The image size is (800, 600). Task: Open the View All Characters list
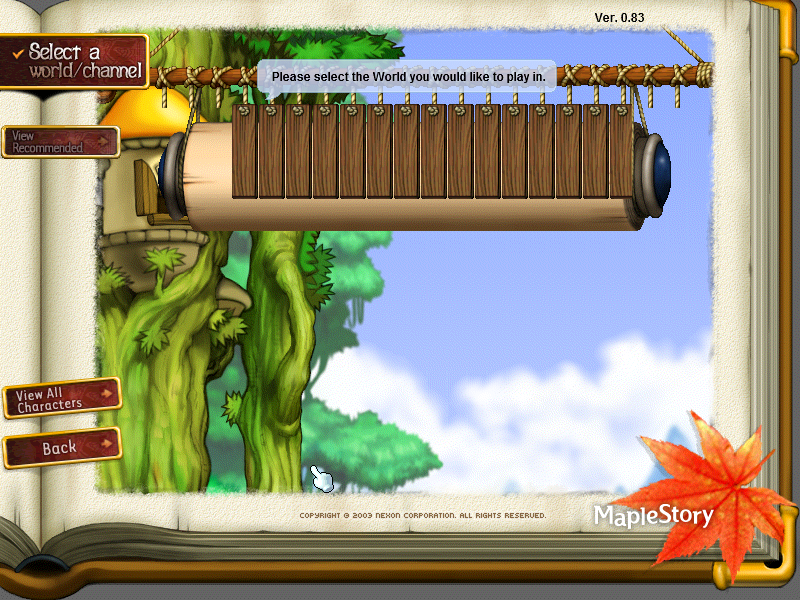coord(62,398)
